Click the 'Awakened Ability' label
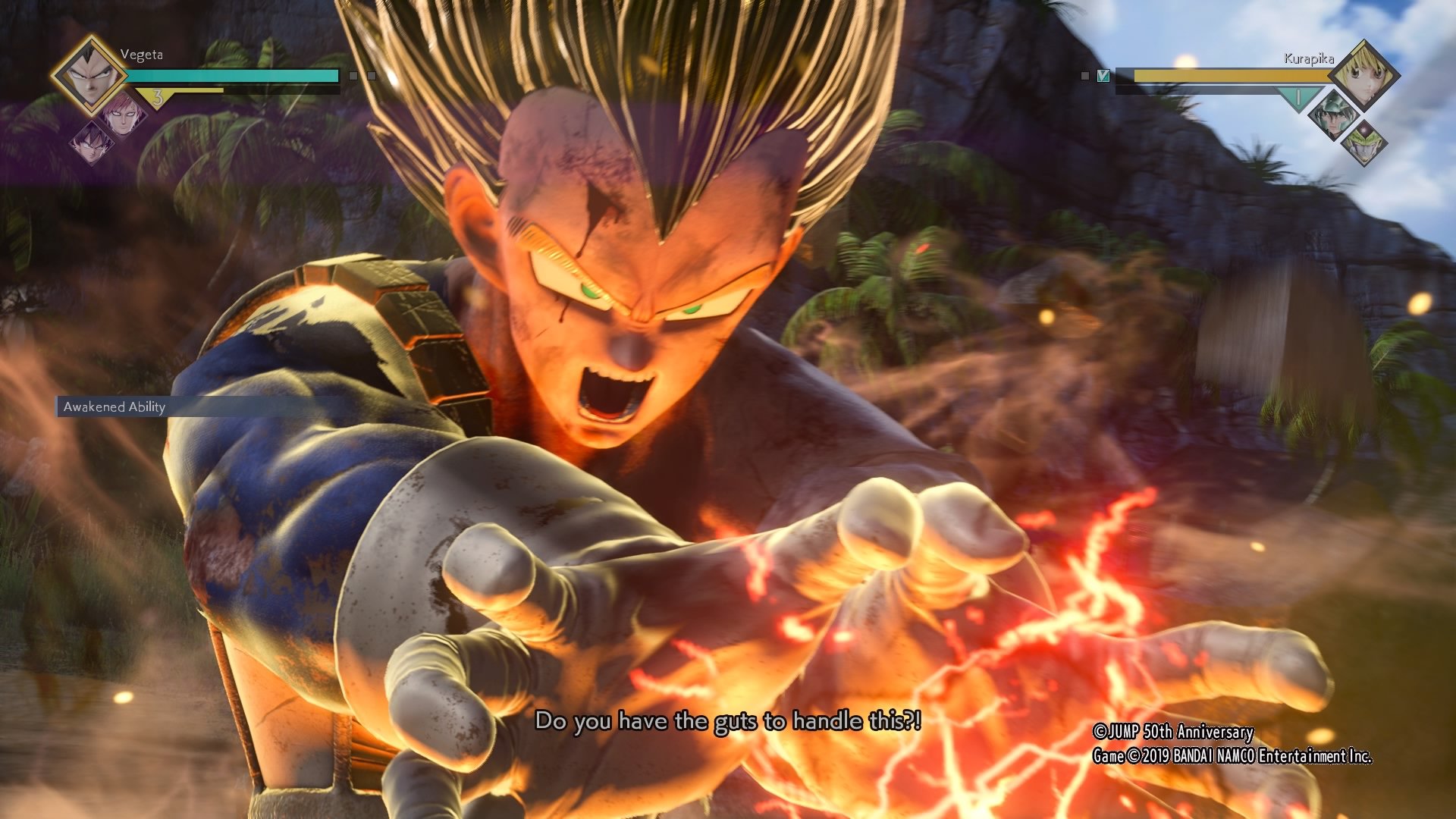1456x819 pixels. [114, 406]
